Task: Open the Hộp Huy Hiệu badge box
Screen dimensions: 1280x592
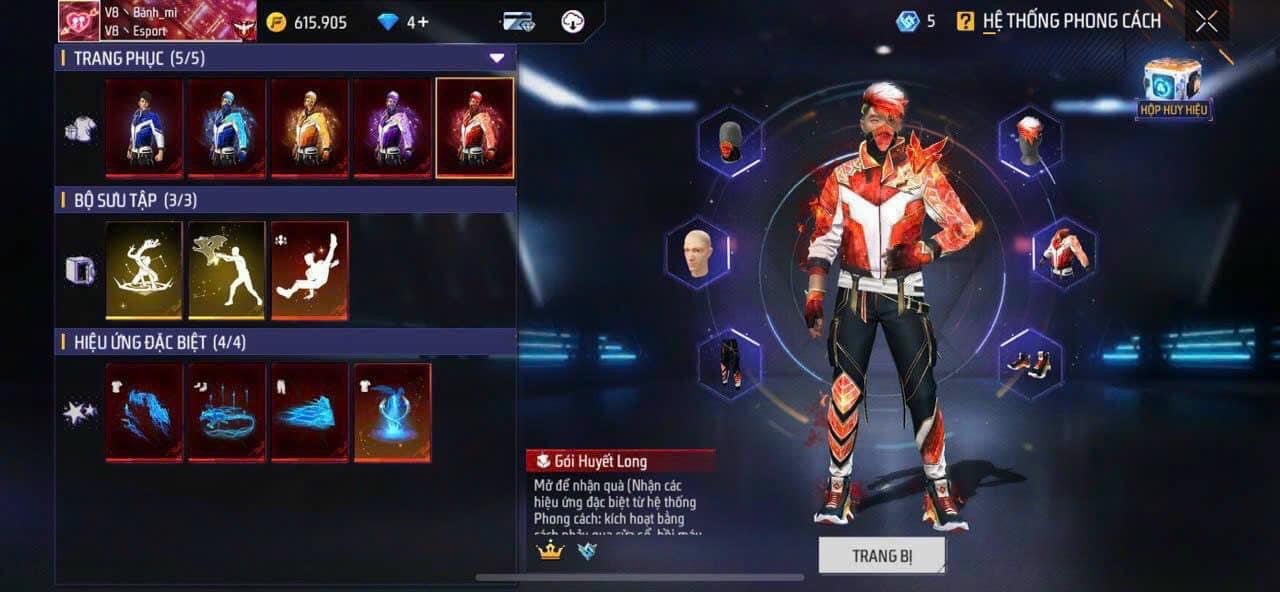Action: 1173,88
